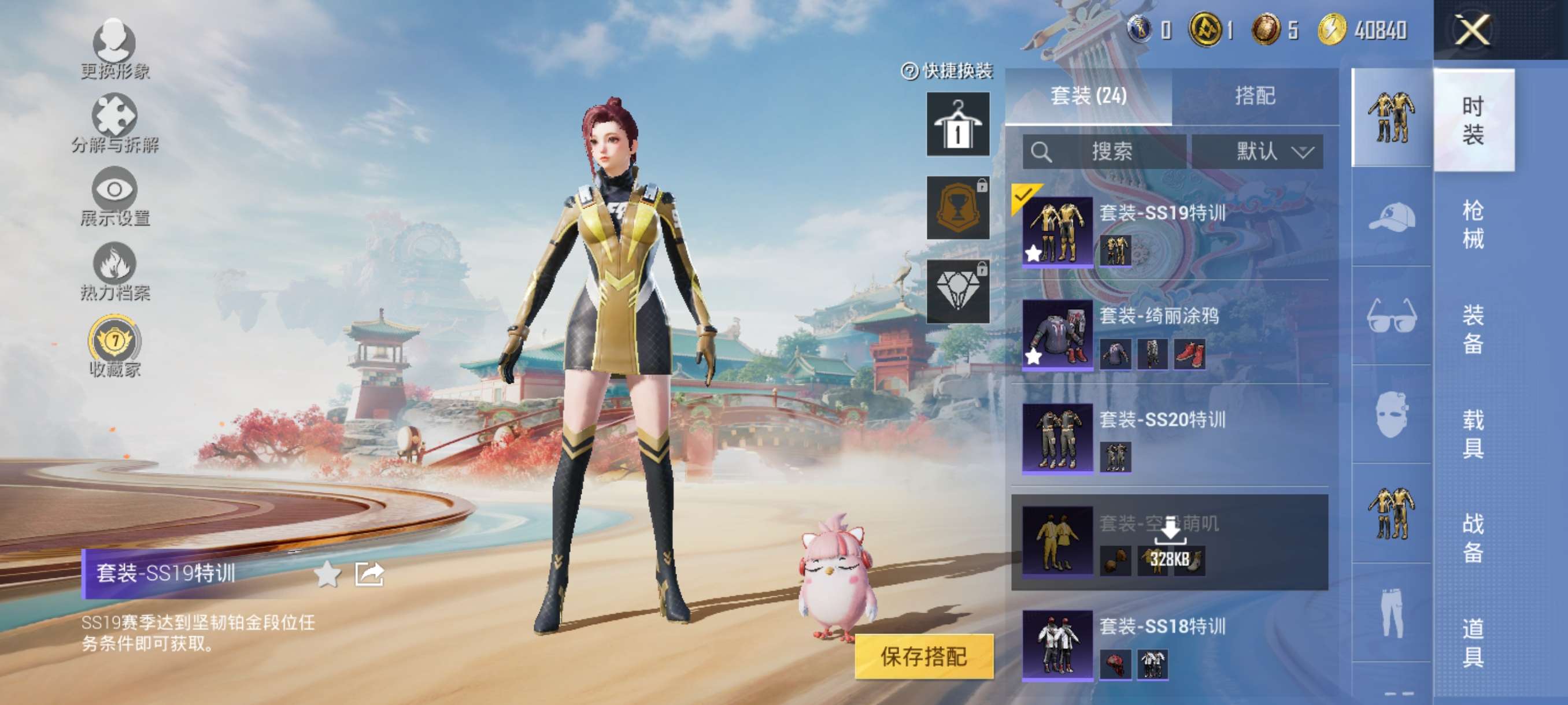Switch to the 载具 vehicles category
The image size is (1568, 705).
coord(1473,434)
